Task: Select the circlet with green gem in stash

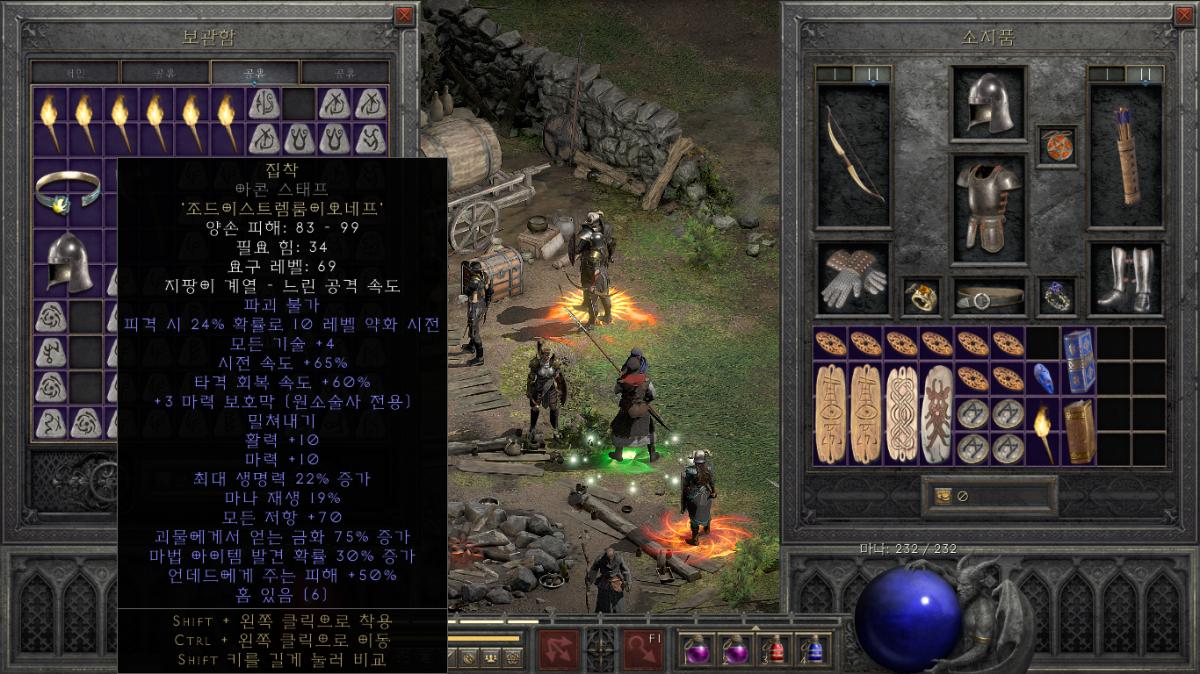Action: point(68,190)
